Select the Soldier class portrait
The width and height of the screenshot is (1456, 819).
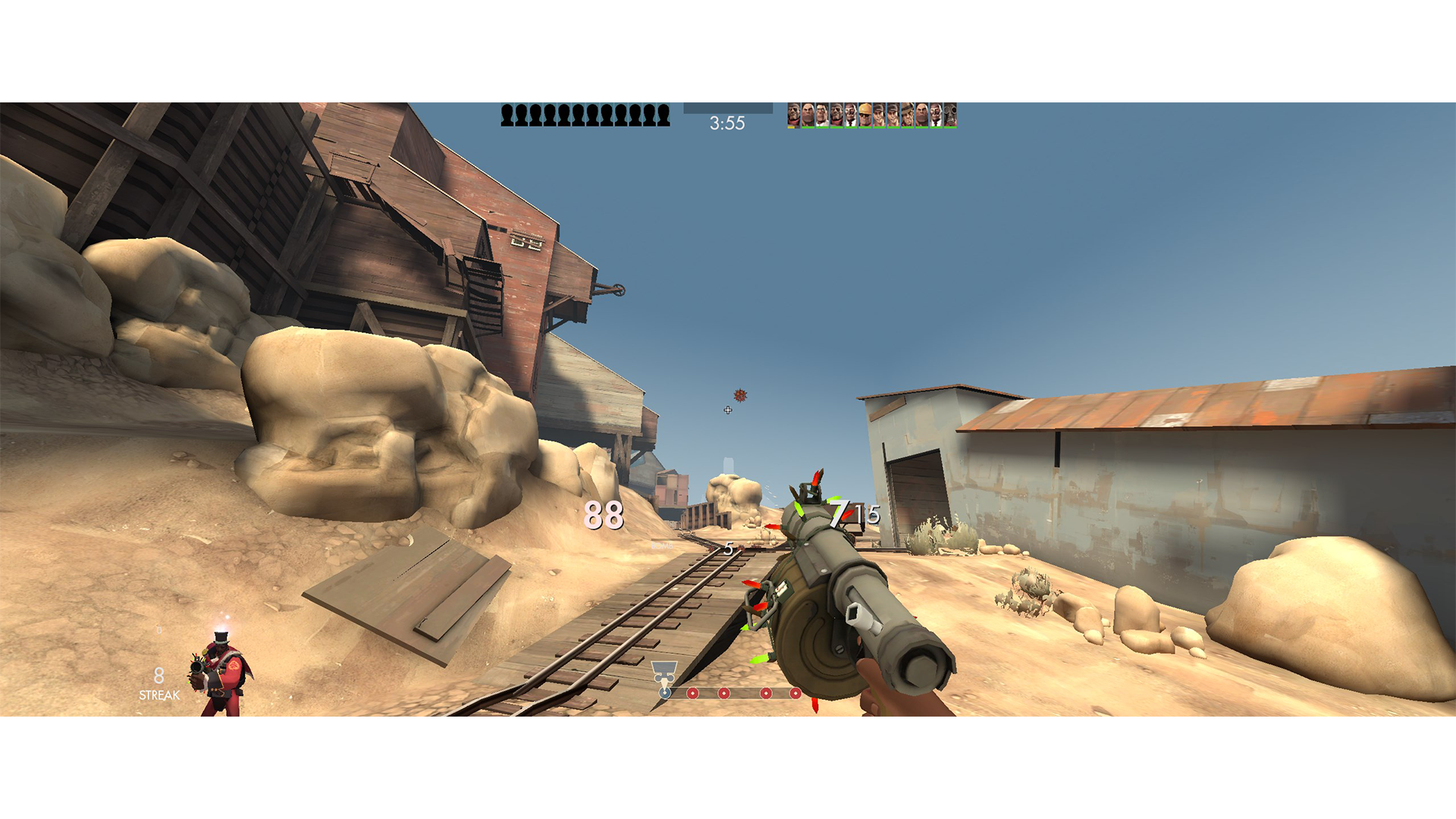[x=836, y=115]
